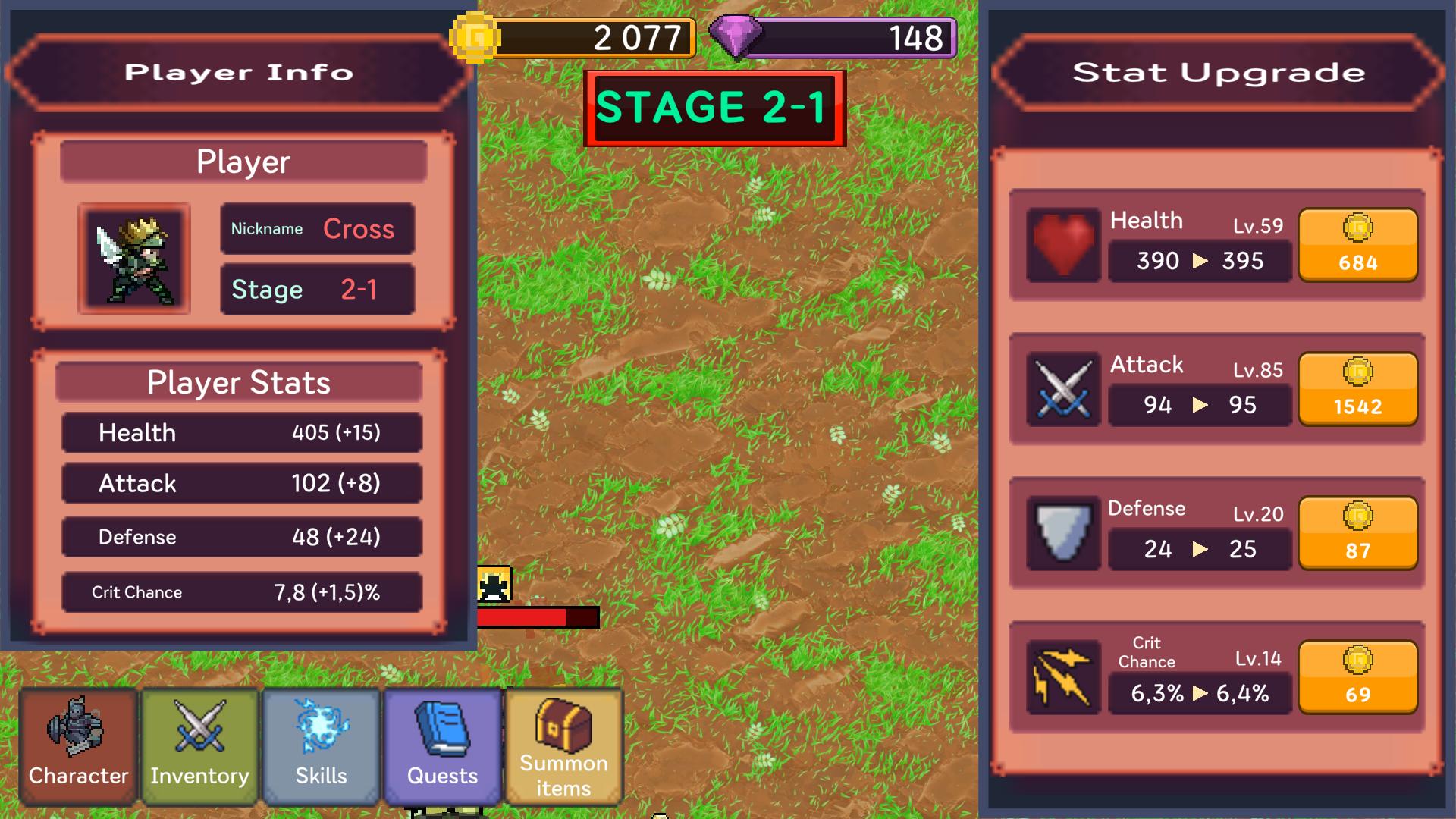Buy the Defense upgrade costing 87
The image size is (1456, 819).
[x=1357, y=533]
